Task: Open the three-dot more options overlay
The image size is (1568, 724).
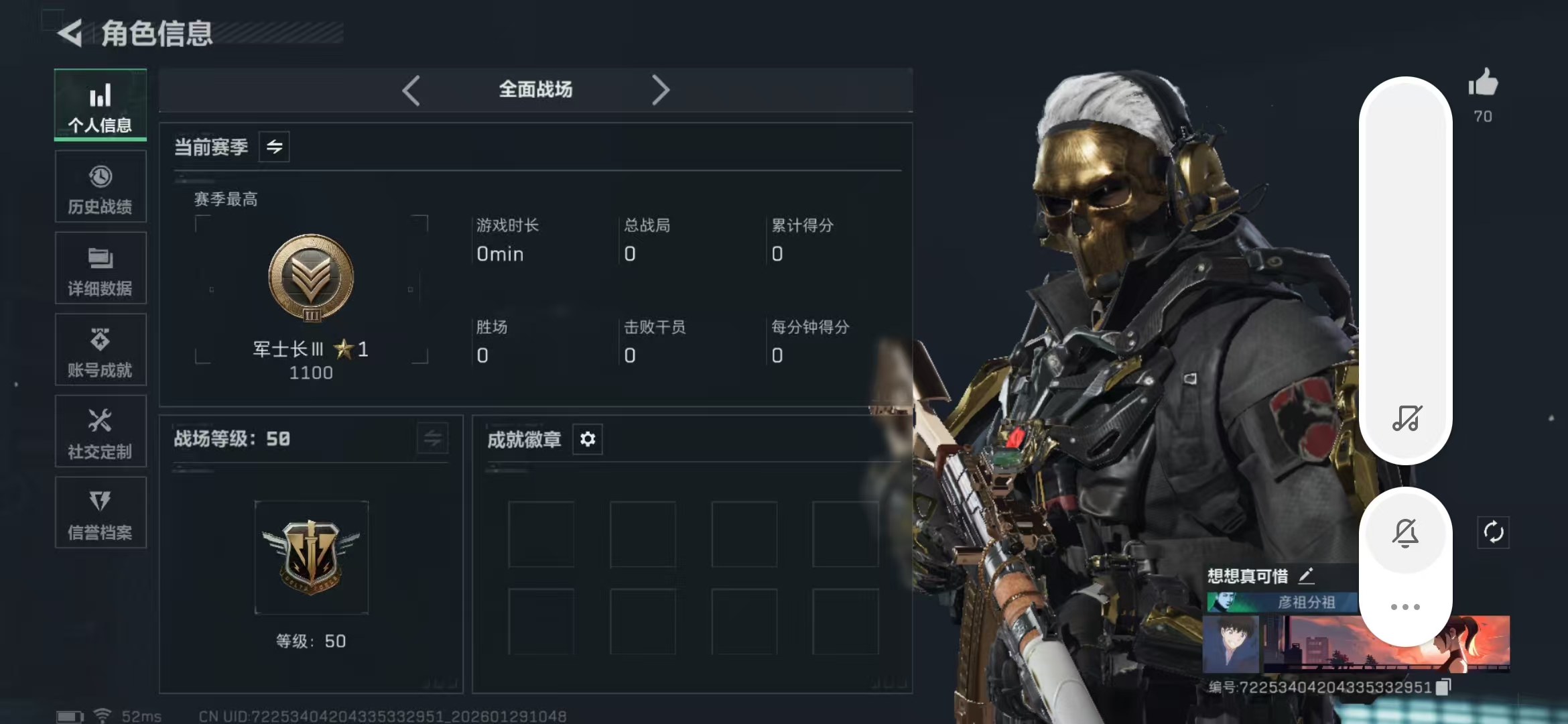Action: pos(1405,607)
